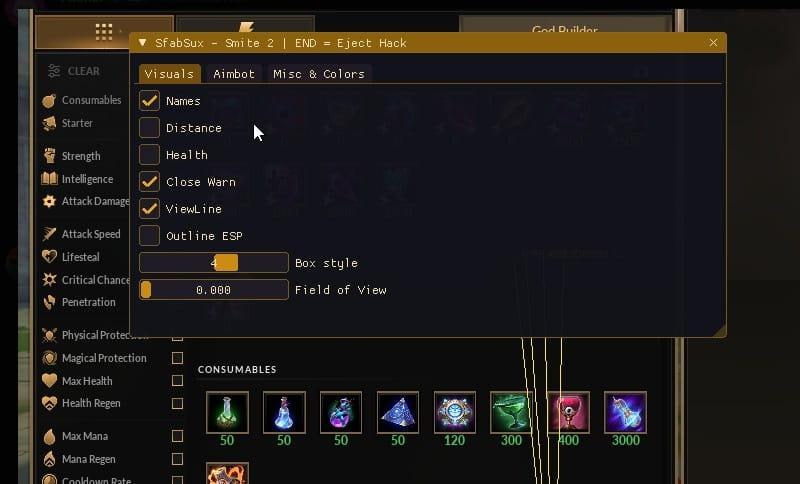Image resolution: width=800 pixels, height=484 pixels.
Task: Check the Health Regen filter box
Action: point(178,404)
